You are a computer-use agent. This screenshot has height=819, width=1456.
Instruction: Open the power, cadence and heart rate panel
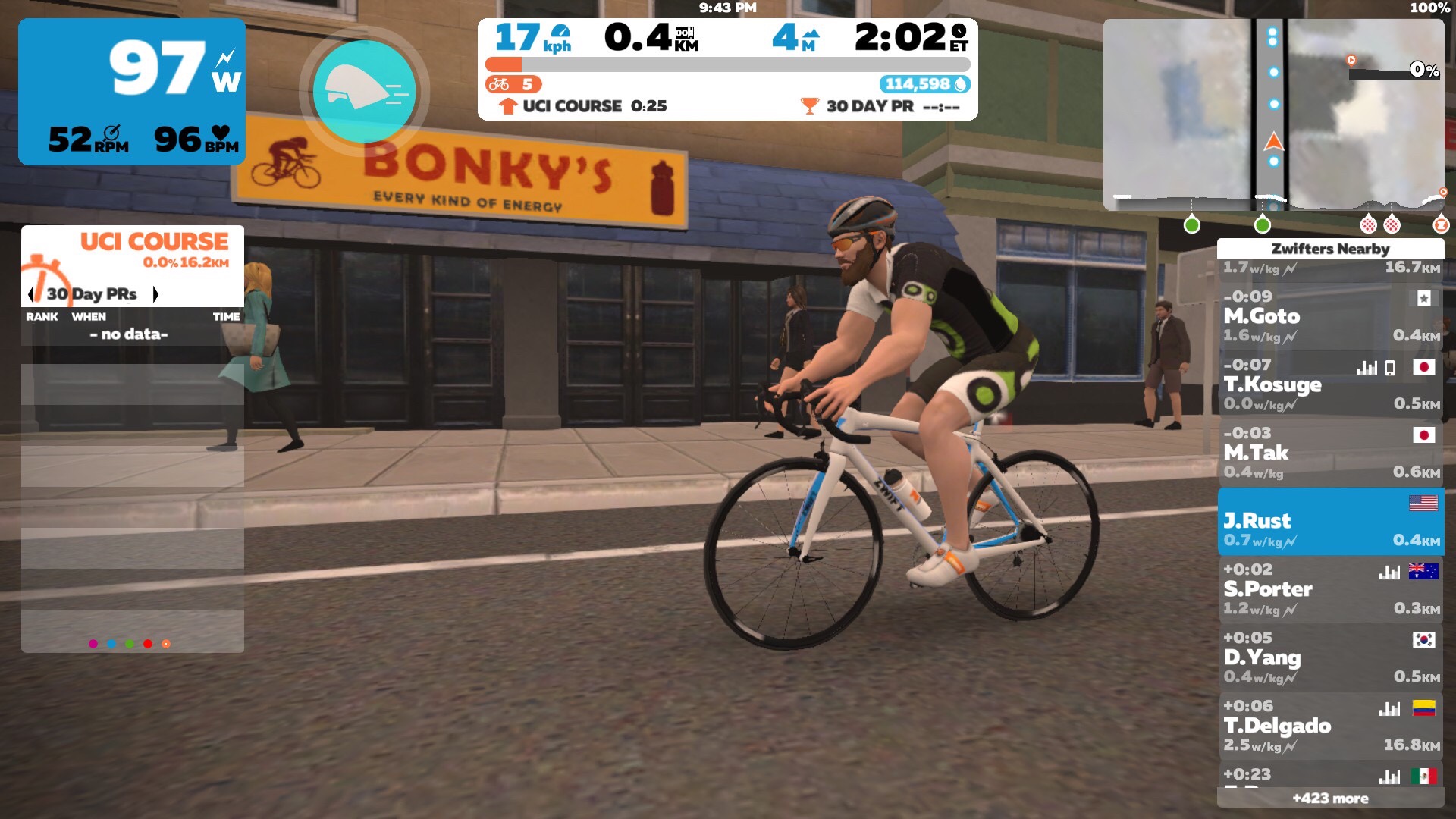tap(132, 92)
